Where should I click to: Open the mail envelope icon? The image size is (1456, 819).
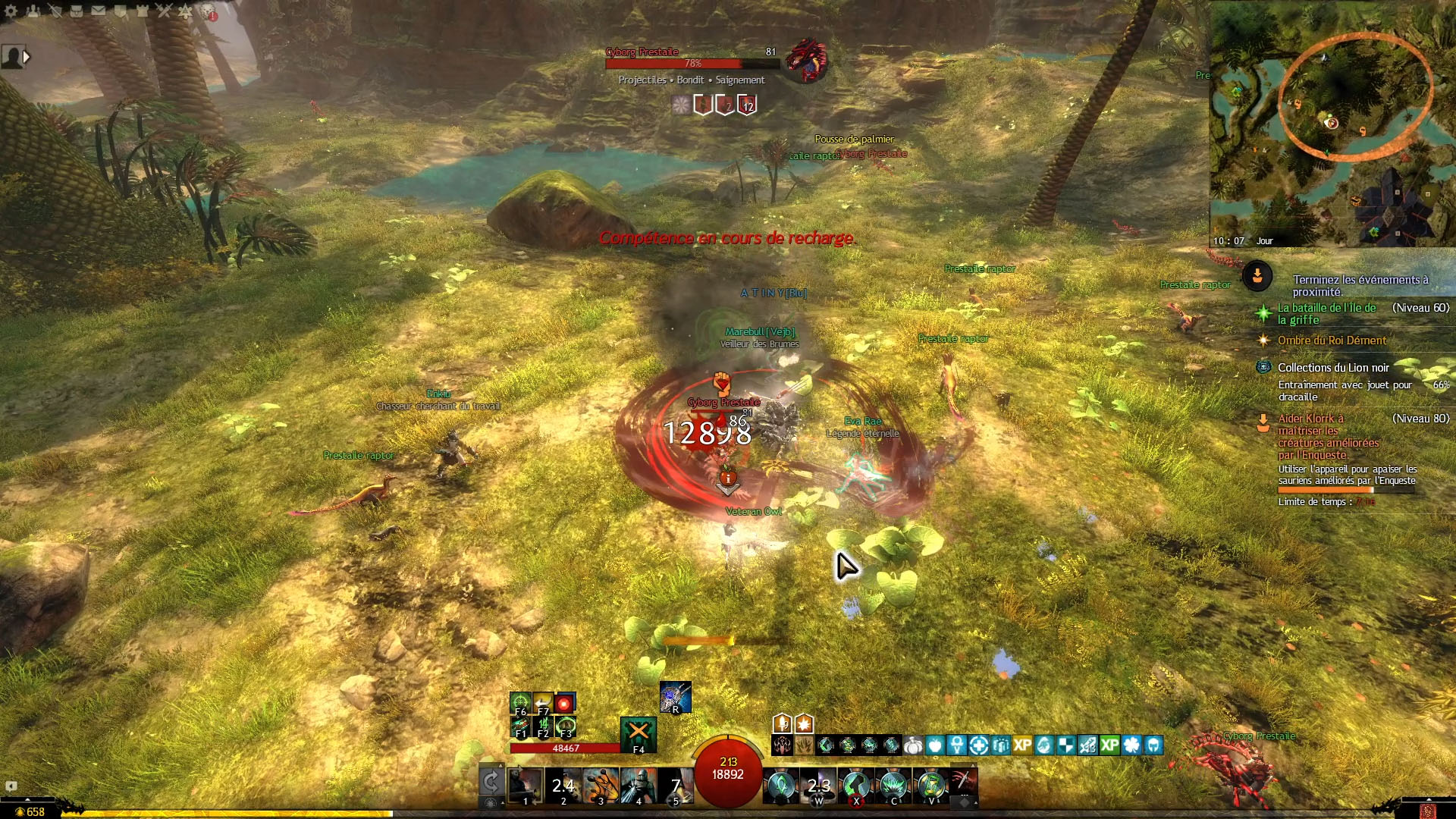[99, 11]
